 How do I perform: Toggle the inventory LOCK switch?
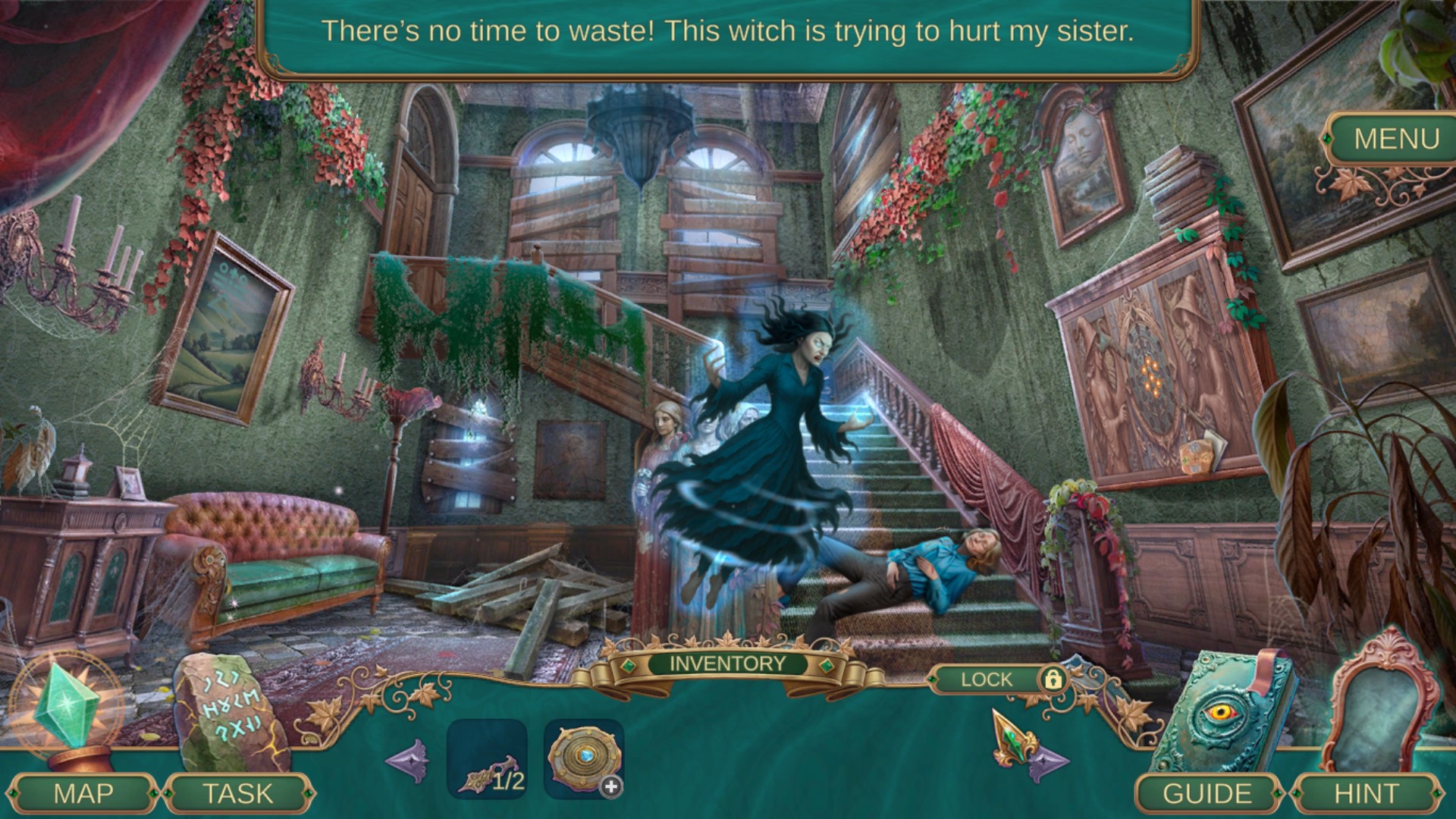point(986,680)
